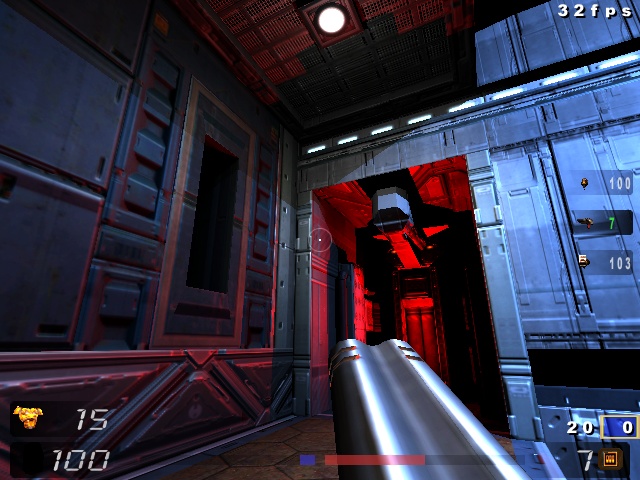Screen dimensions: 640x480
Task: Click the yellow armor icon
Action: tap(29, 418)
